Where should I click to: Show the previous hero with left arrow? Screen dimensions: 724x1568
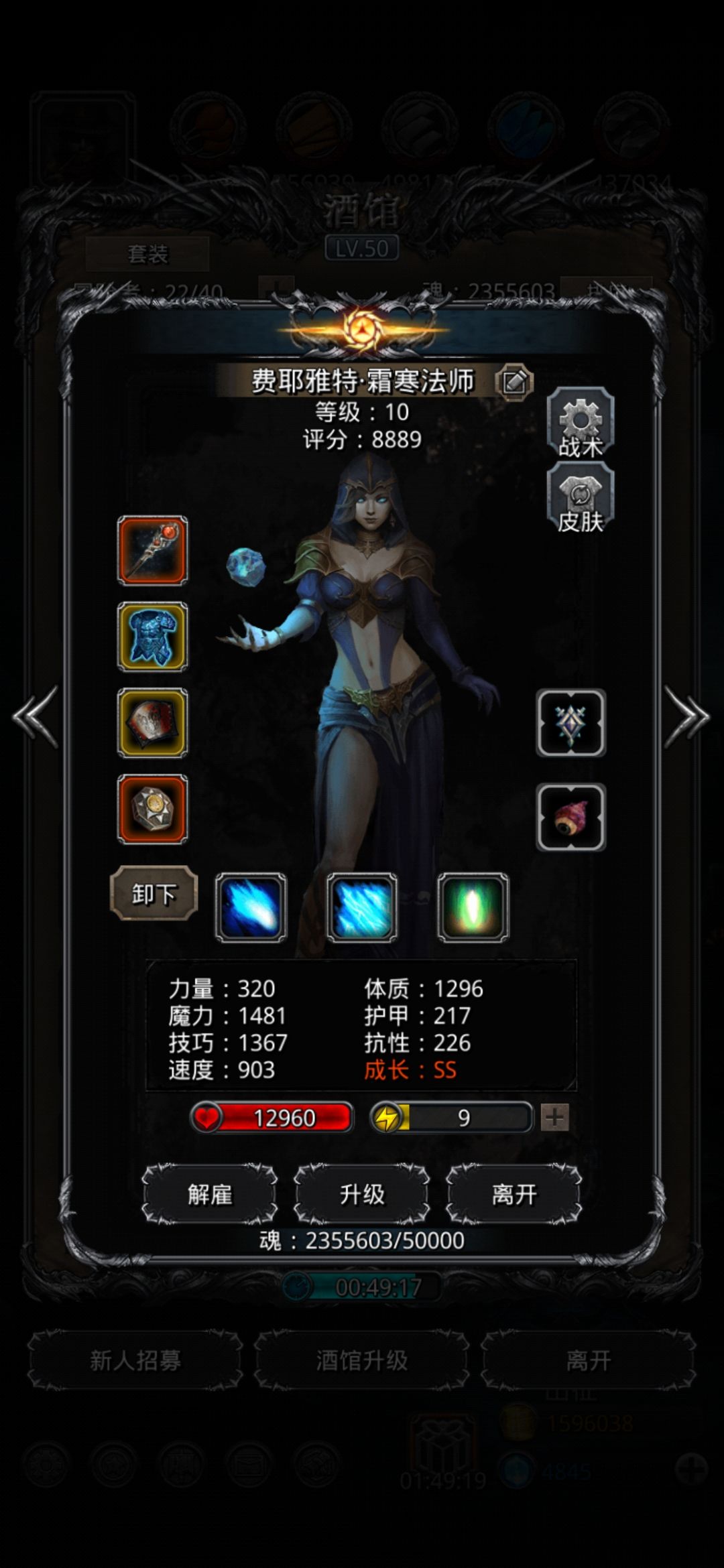(x=36, y=716)
